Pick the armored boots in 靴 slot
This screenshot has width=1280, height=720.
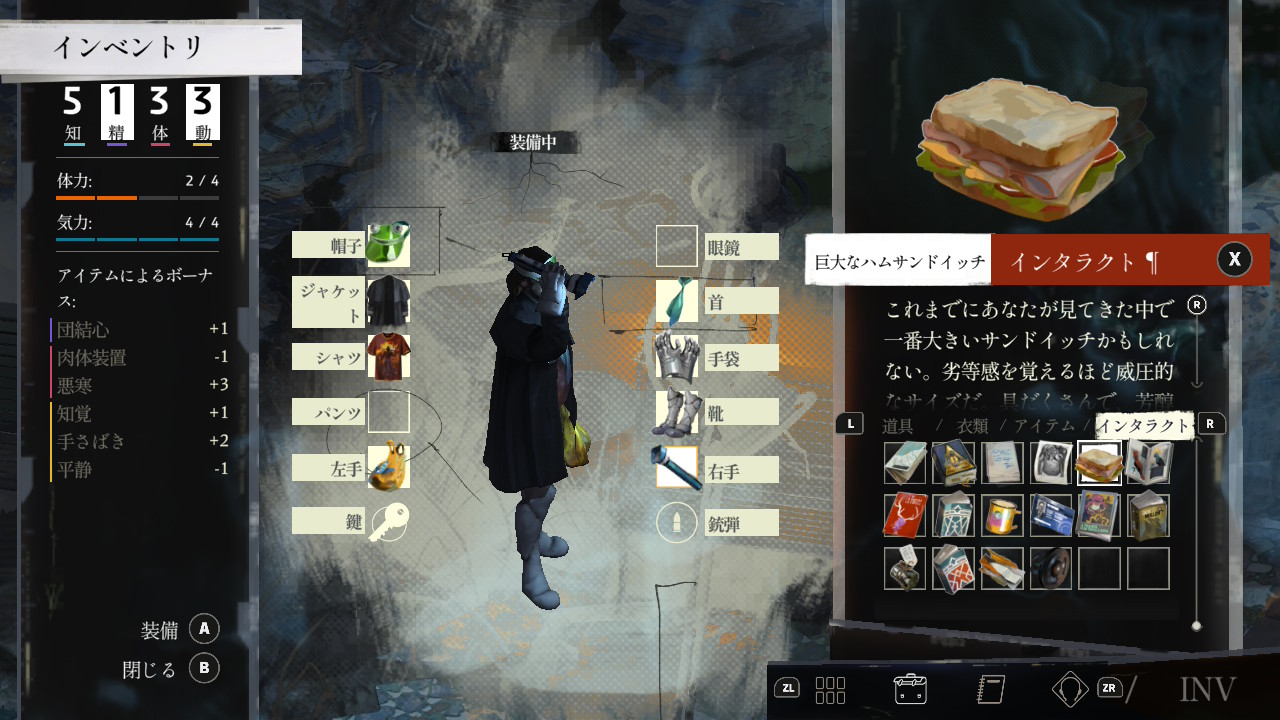click(677, 412)
